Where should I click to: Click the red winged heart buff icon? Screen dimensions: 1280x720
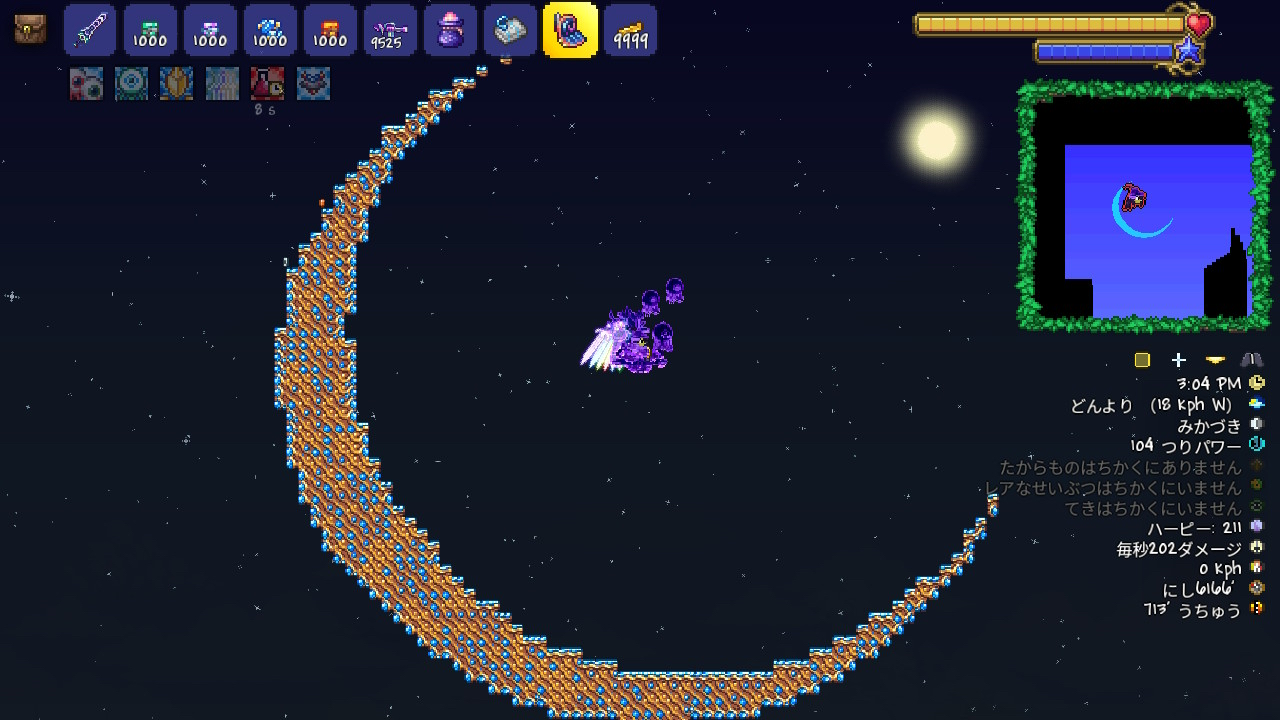click(313, 84)
